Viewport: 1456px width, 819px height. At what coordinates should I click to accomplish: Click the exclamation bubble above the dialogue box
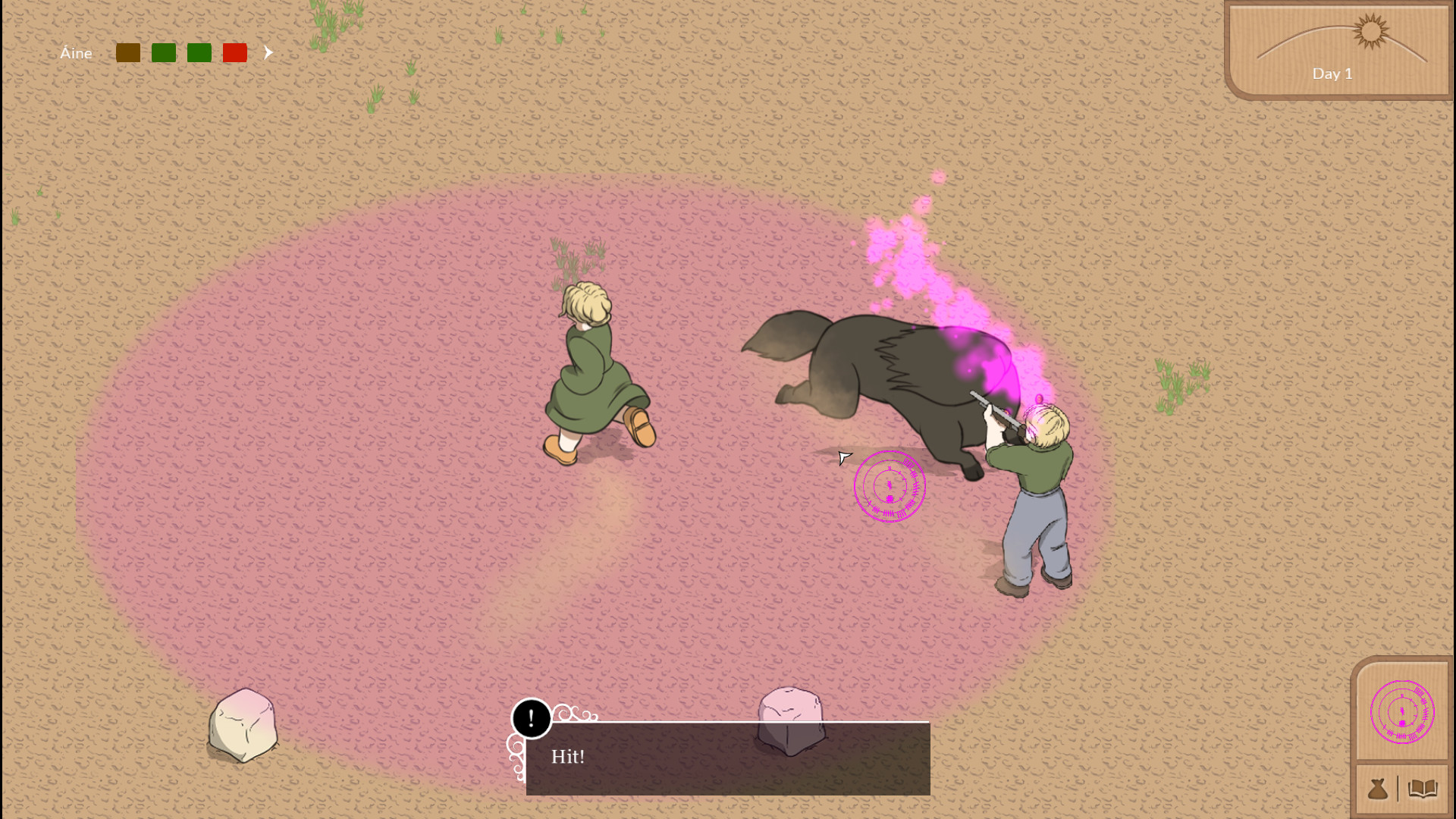[532, 718]
